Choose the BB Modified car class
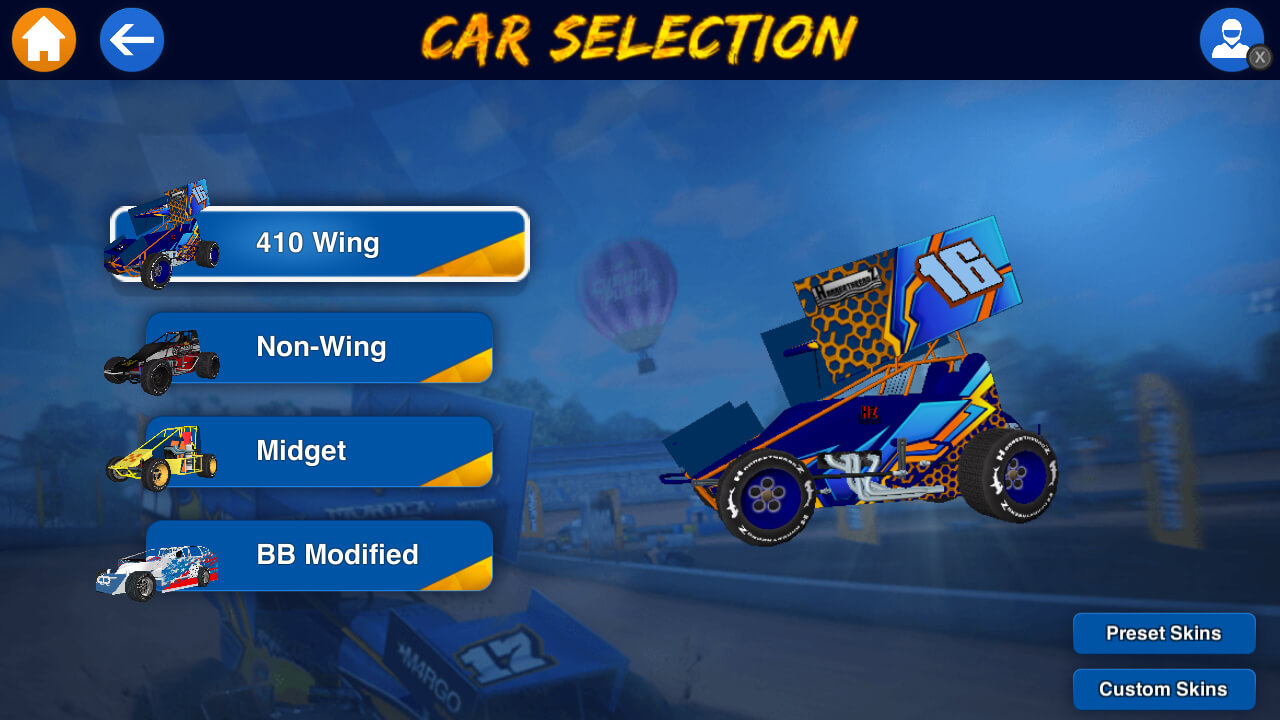The width and height of the screenshot is (1280, 720). point(320,555)
